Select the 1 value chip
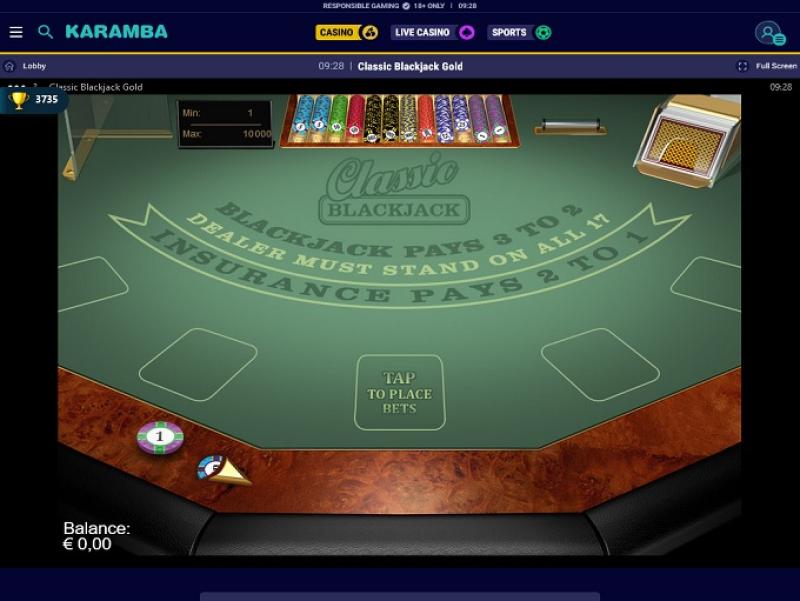Viewport: 800px width, 601px height. (160, 437)
